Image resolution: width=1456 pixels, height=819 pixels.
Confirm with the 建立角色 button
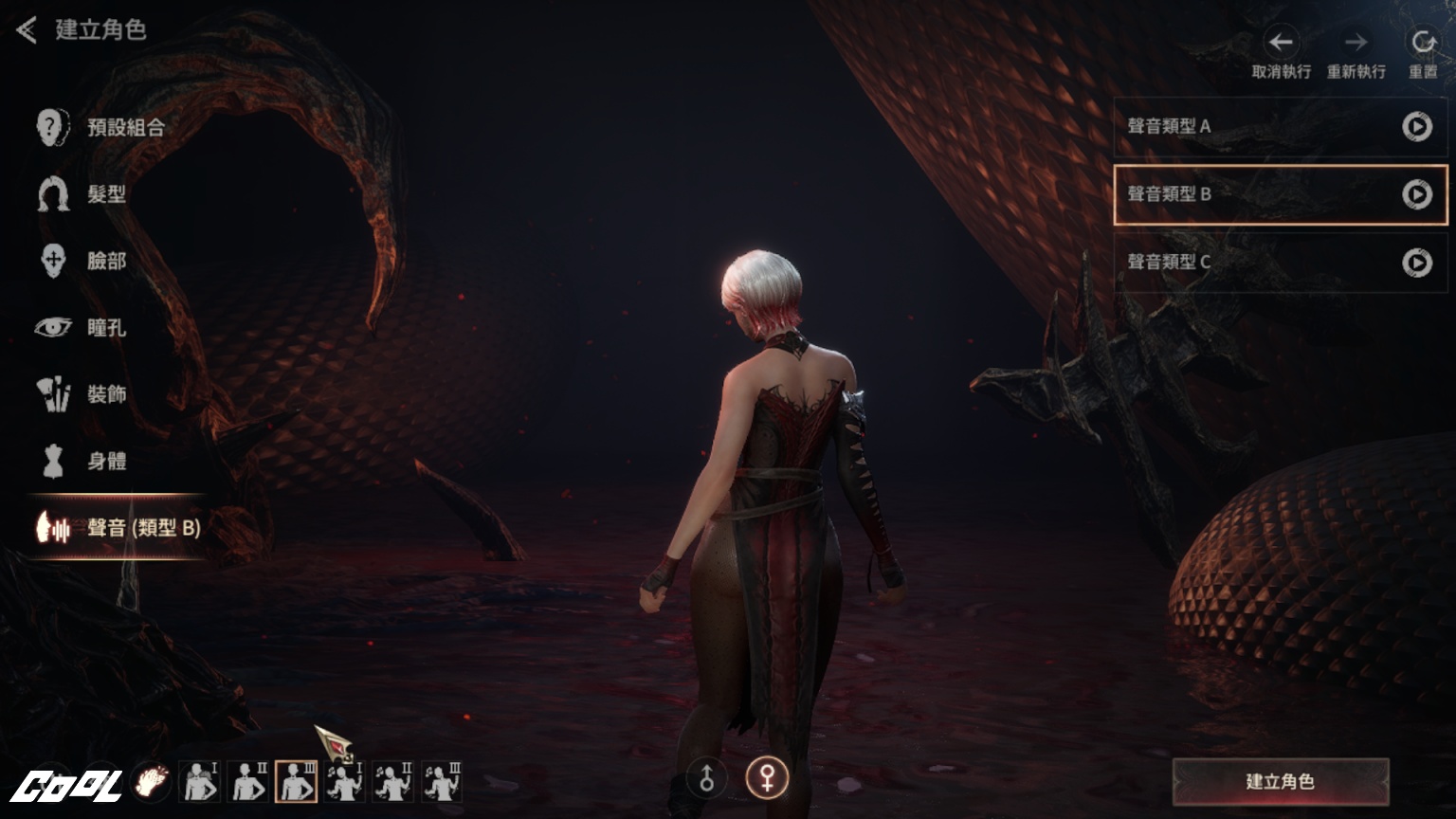tap(1280, 782)
